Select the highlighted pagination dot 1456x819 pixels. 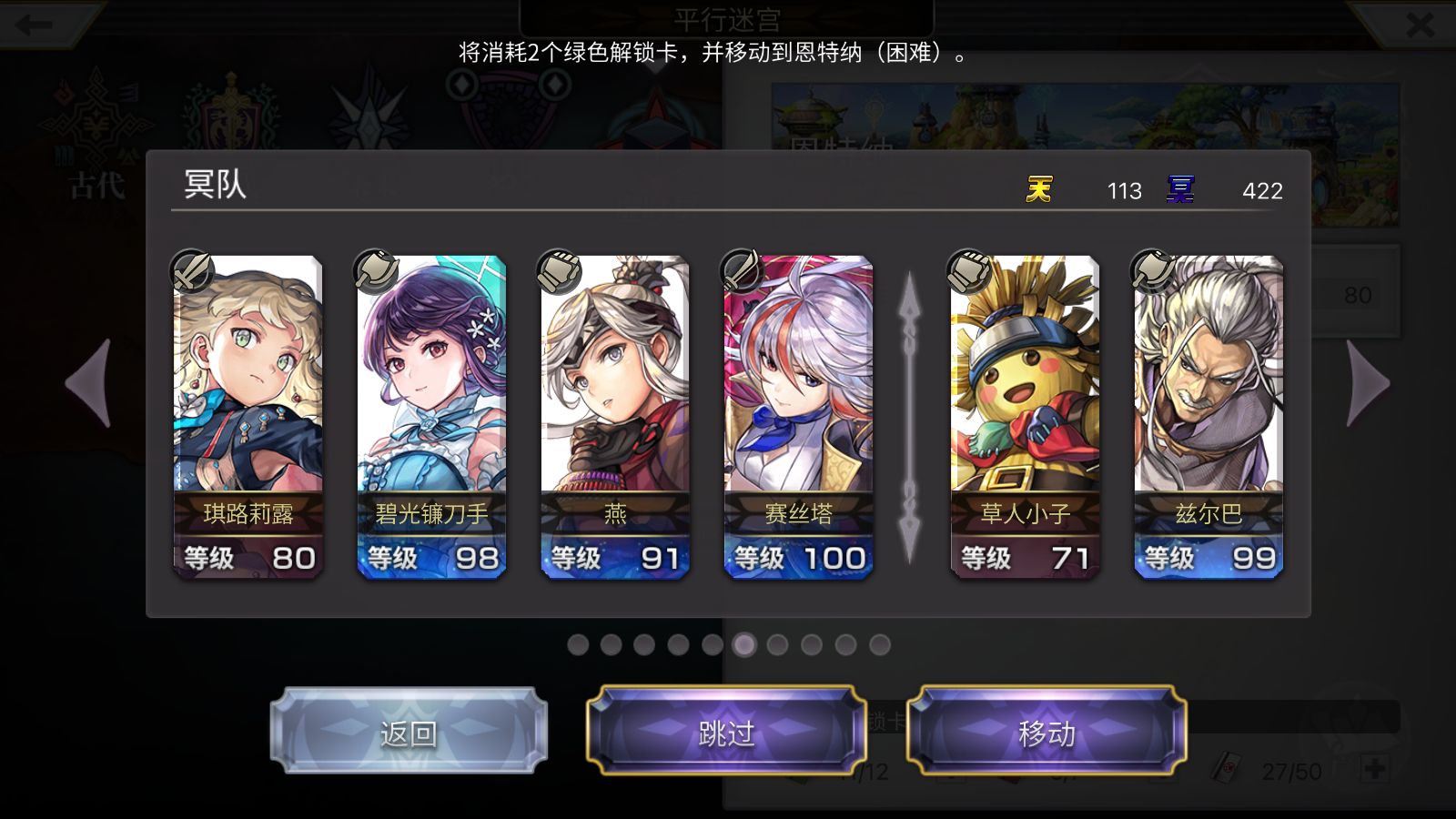pyautogui.click(x=745, y=646)
